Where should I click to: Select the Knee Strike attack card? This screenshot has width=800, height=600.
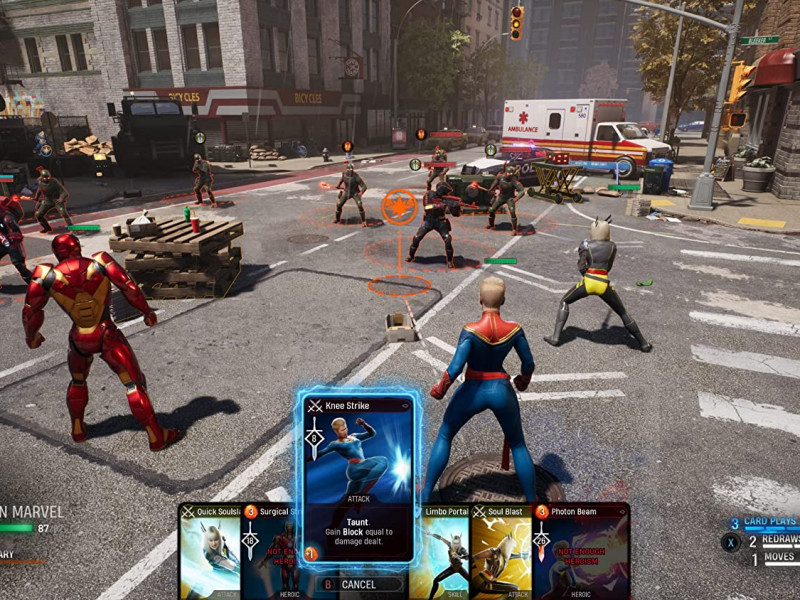358,475
